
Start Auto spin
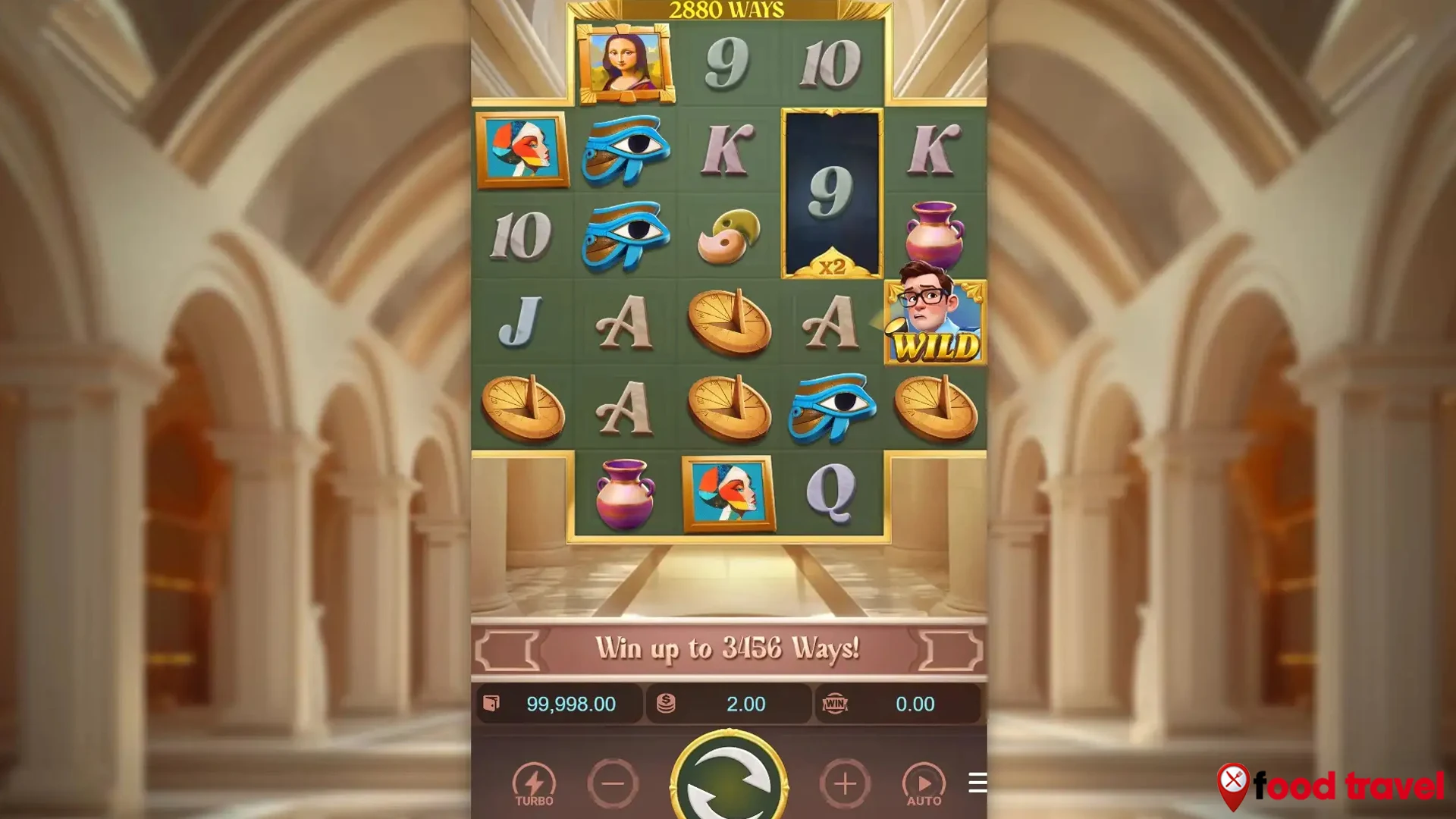tap(924, 784)
